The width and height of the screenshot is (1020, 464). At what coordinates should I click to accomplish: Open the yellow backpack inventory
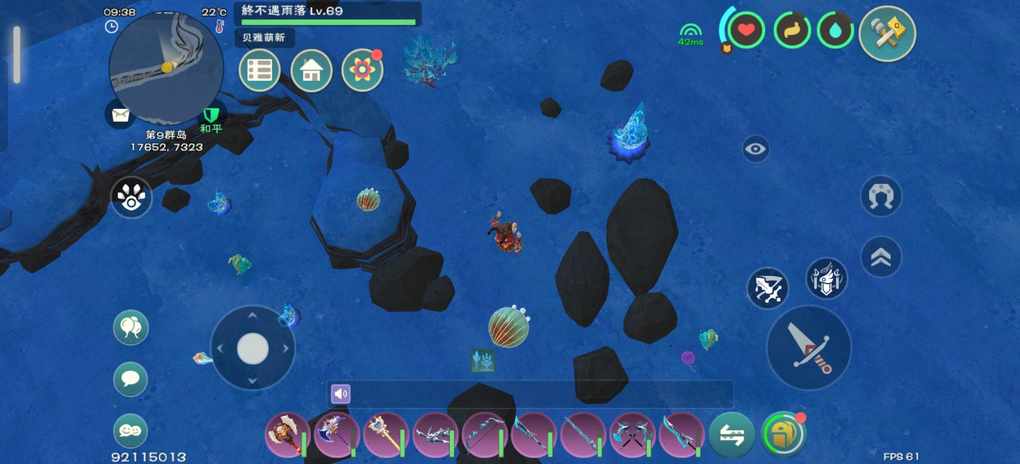[782, 435]
